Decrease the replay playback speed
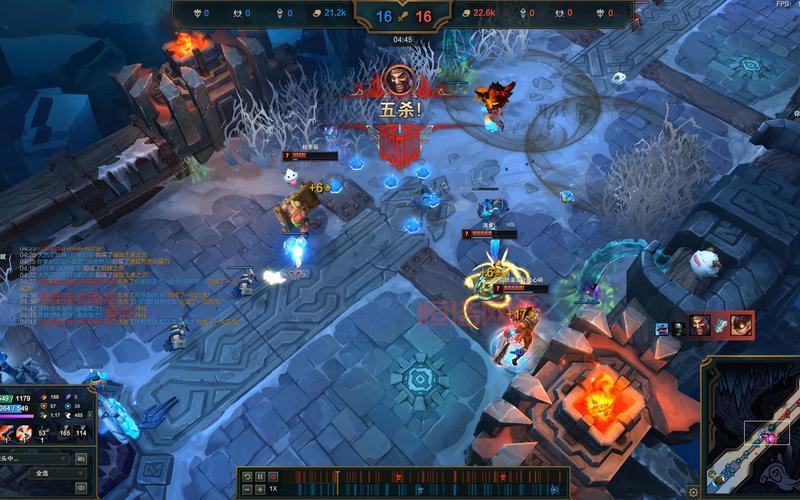 [x=247, y=489]
